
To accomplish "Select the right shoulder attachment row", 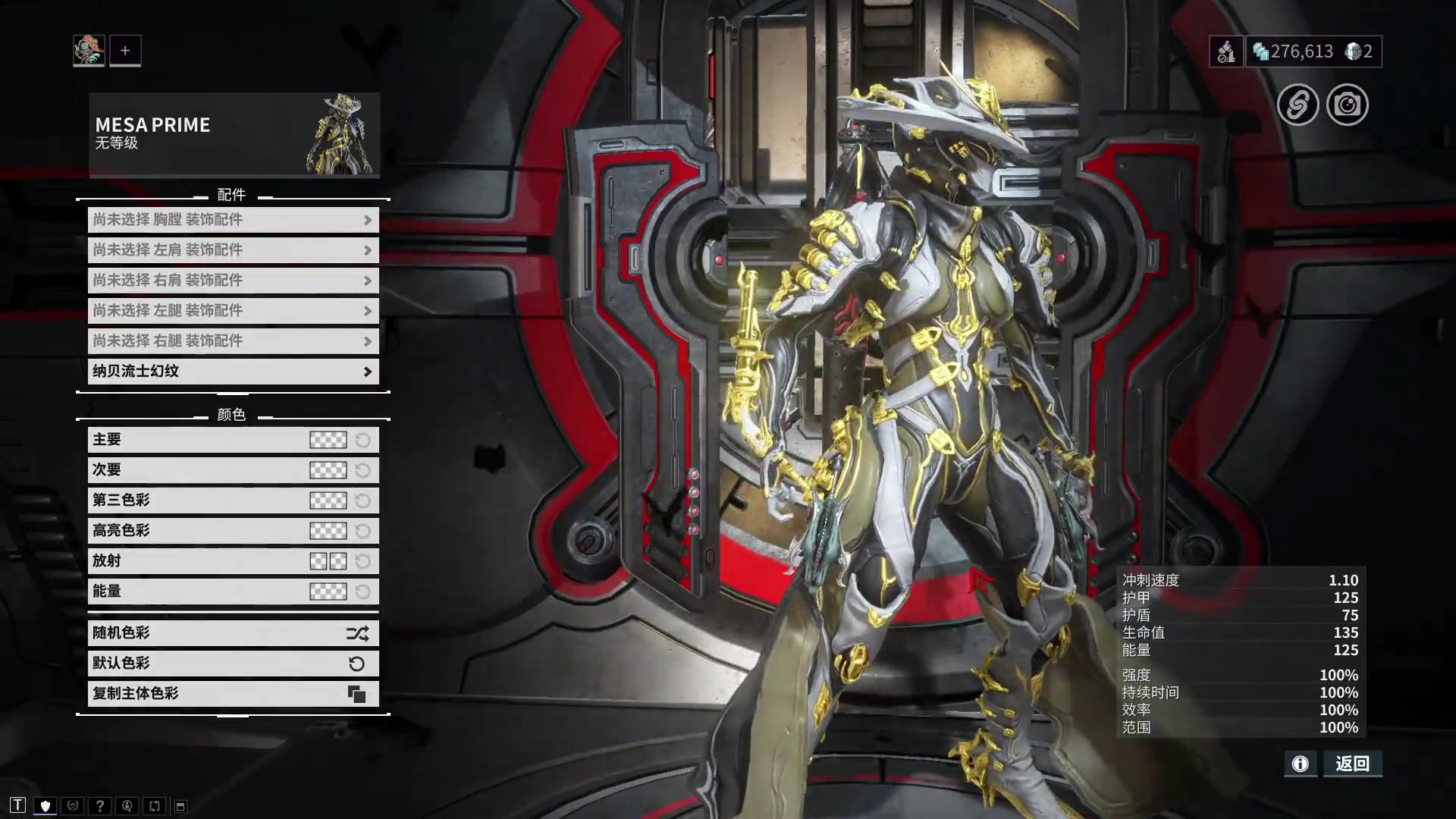I will coord(233,281).
